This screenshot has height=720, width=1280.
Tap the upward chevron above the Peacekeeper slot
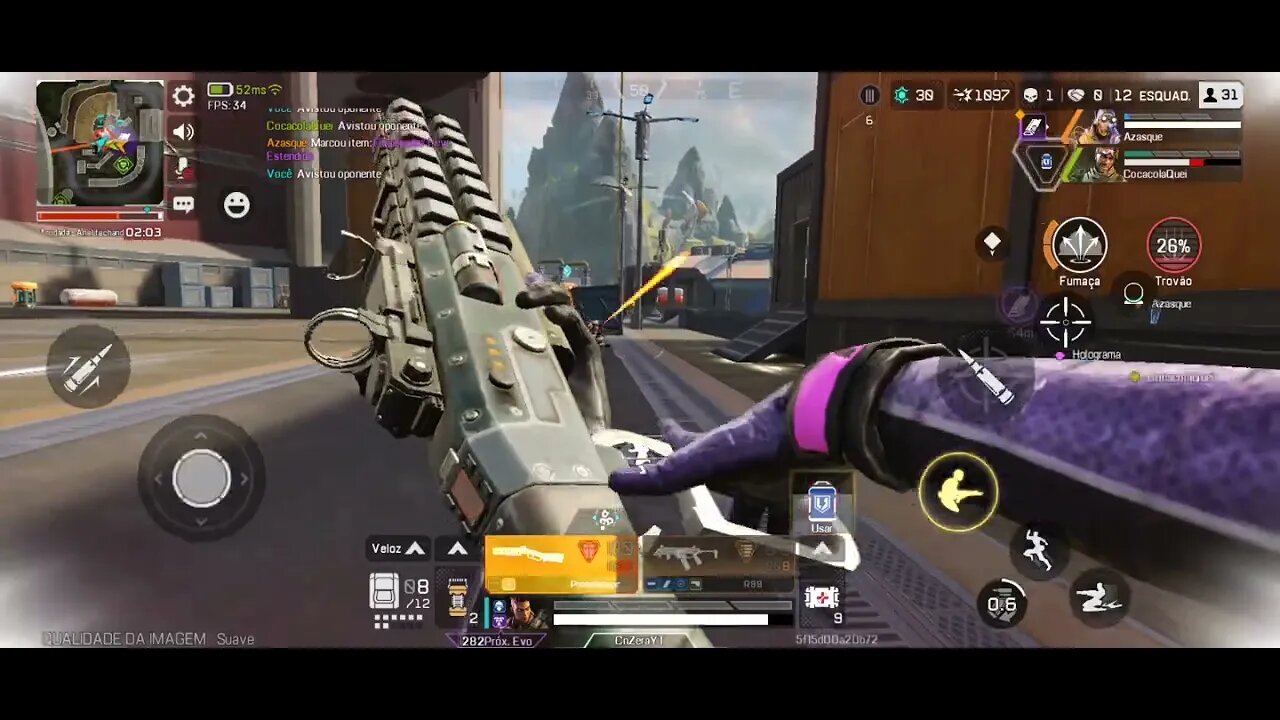click(457, 548)
